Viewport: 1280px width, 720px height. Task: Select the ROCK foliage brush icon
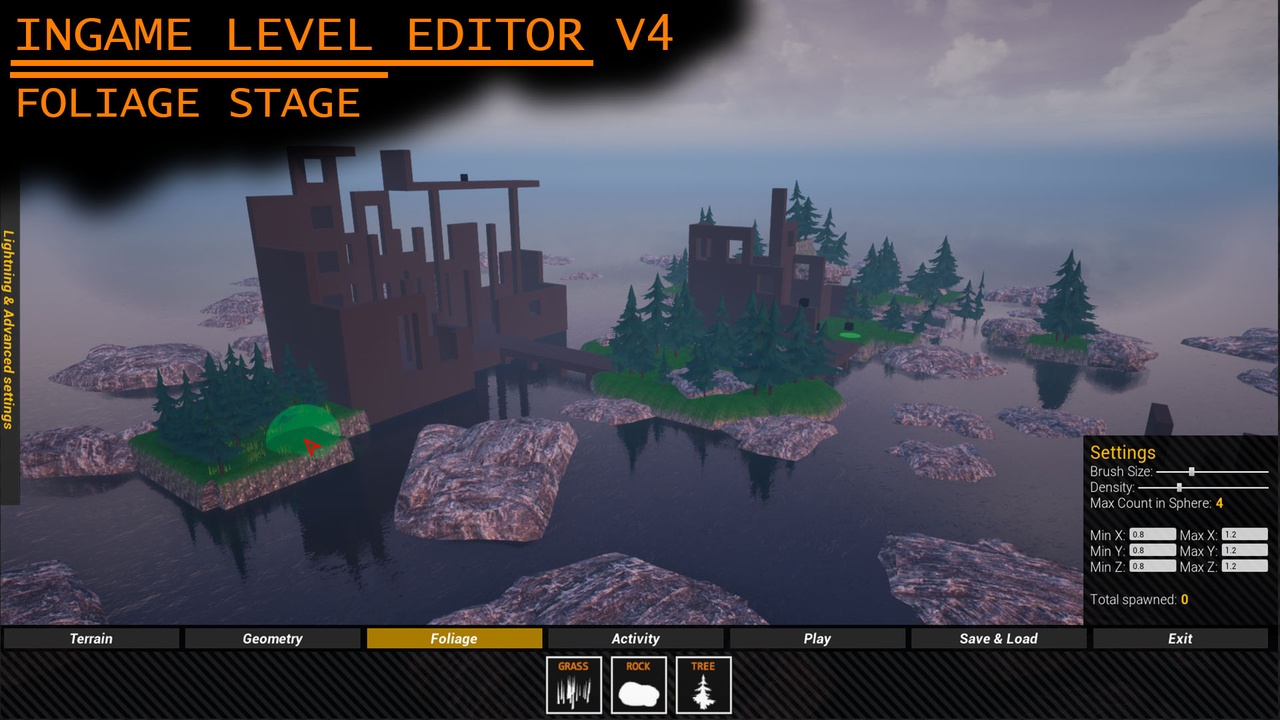tap(637, 684)
